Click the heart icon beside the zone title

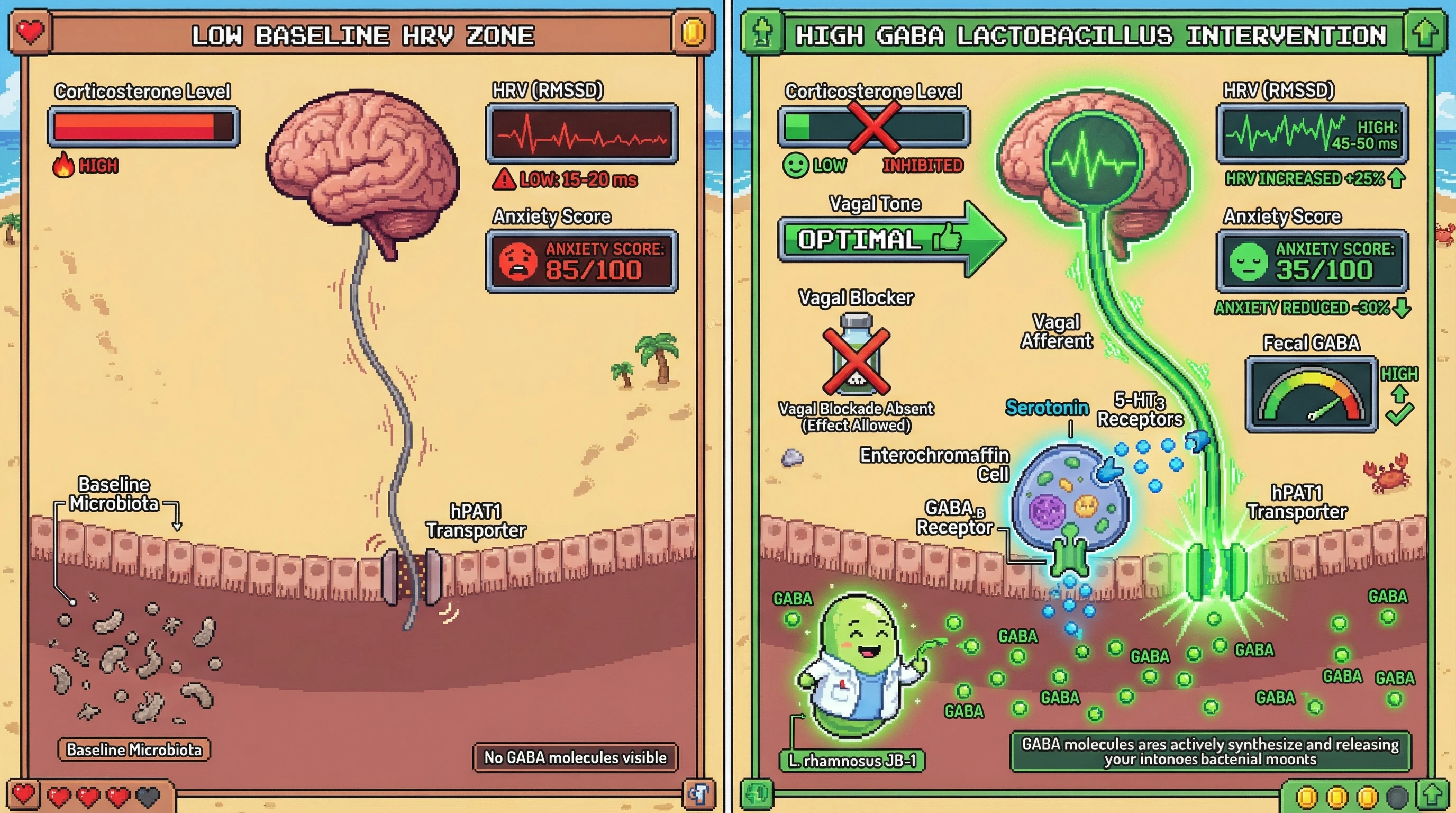[31, 32]
